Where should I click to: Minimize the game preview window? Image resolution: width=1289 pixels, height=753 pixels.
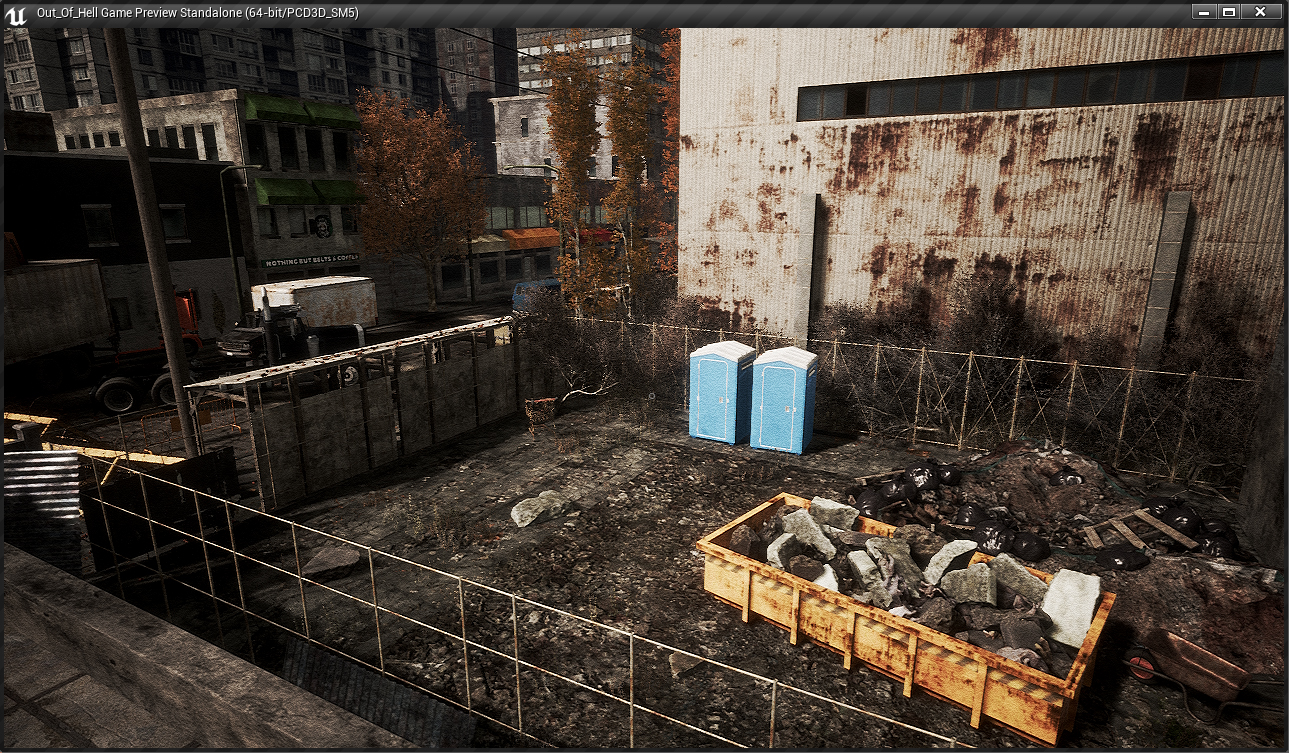(x=1204, y=12)
